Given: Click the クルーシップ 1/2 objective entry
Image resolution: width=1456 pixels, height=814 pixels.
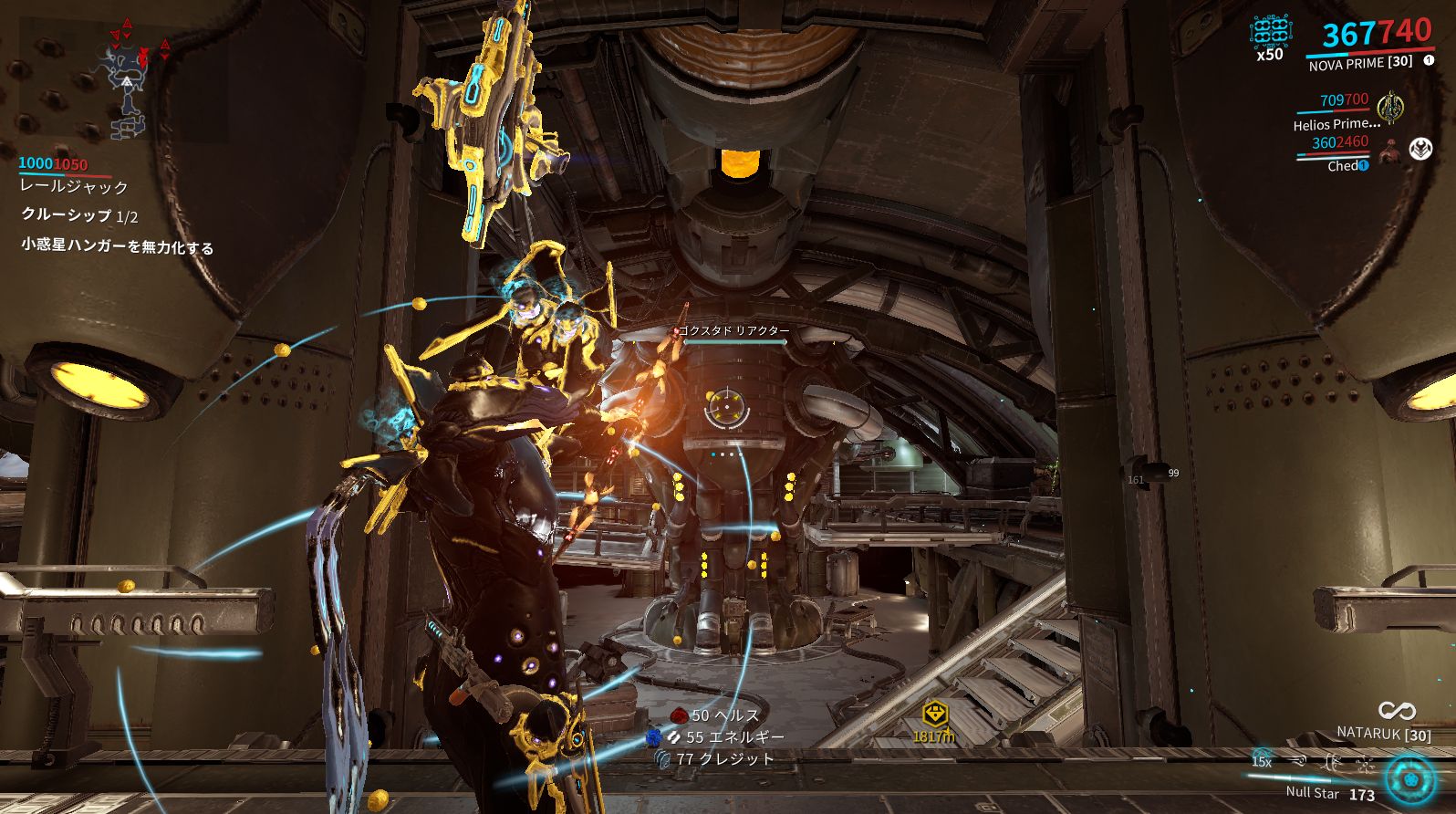Looking at the screenshot, I should pos(79,216).
